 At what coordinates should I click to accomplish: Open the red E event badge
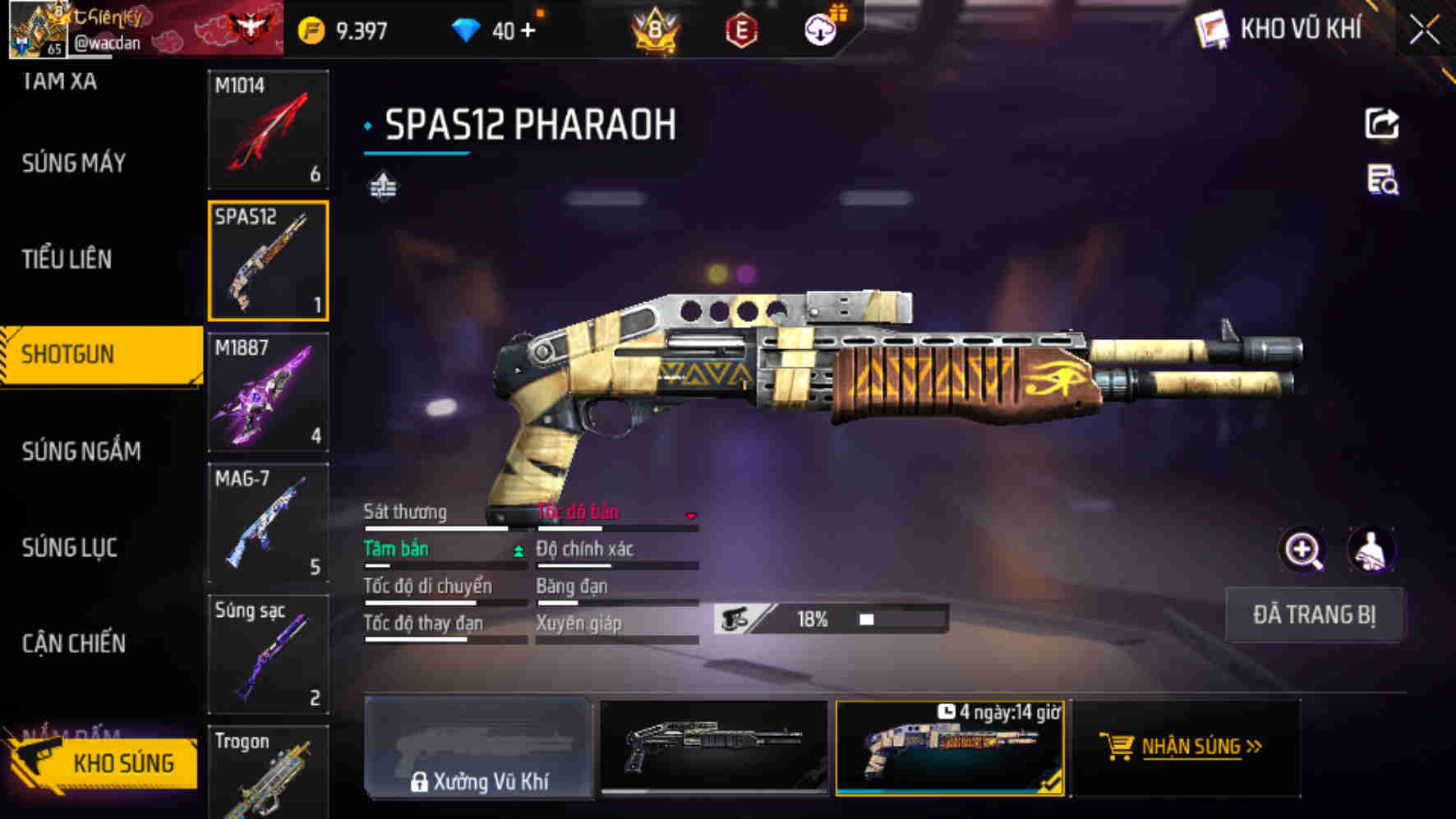click(742, 27)
